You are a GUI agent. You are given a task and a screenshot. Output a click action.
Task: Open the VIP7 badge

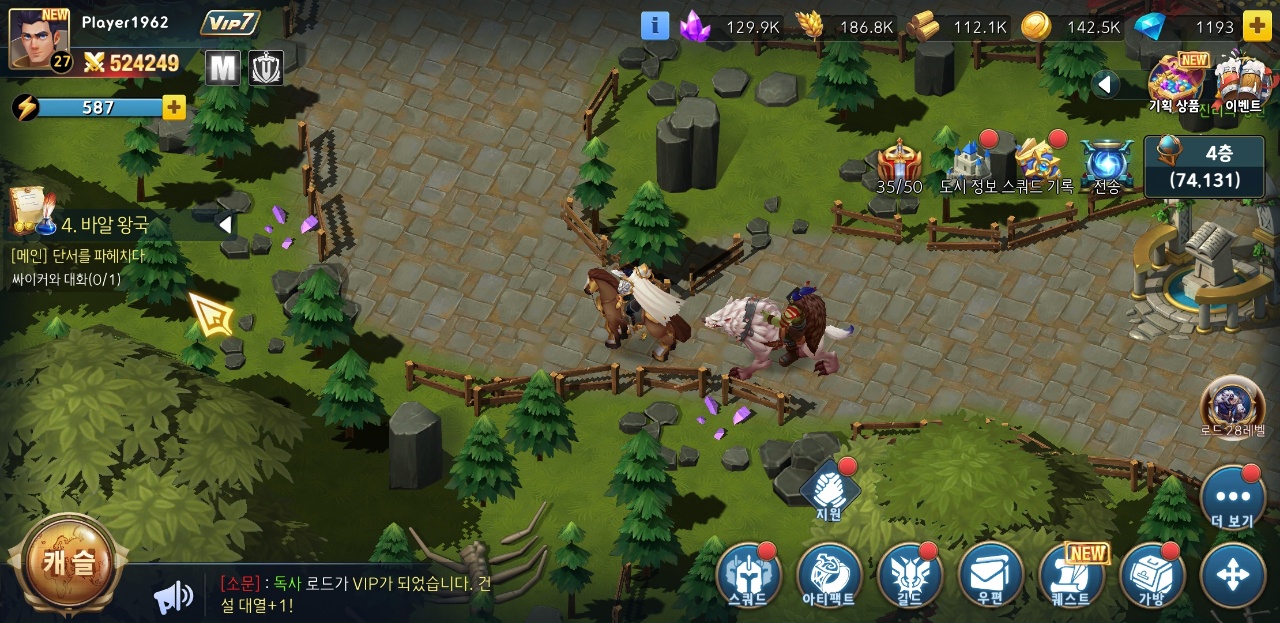230,23
